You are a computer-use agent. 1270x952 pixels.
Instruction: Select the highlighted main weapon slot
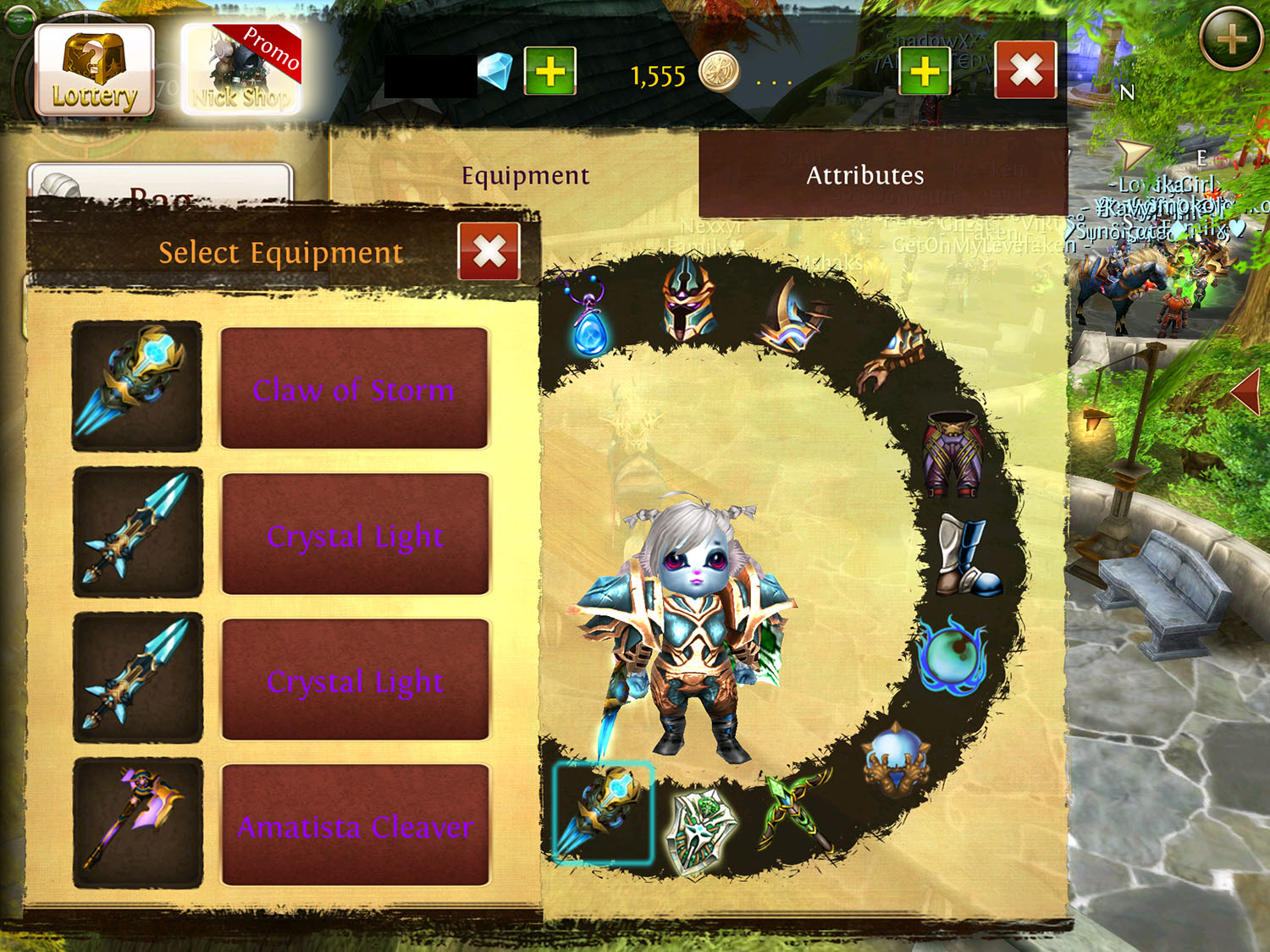pyautogui.click(x=603, y=812)
